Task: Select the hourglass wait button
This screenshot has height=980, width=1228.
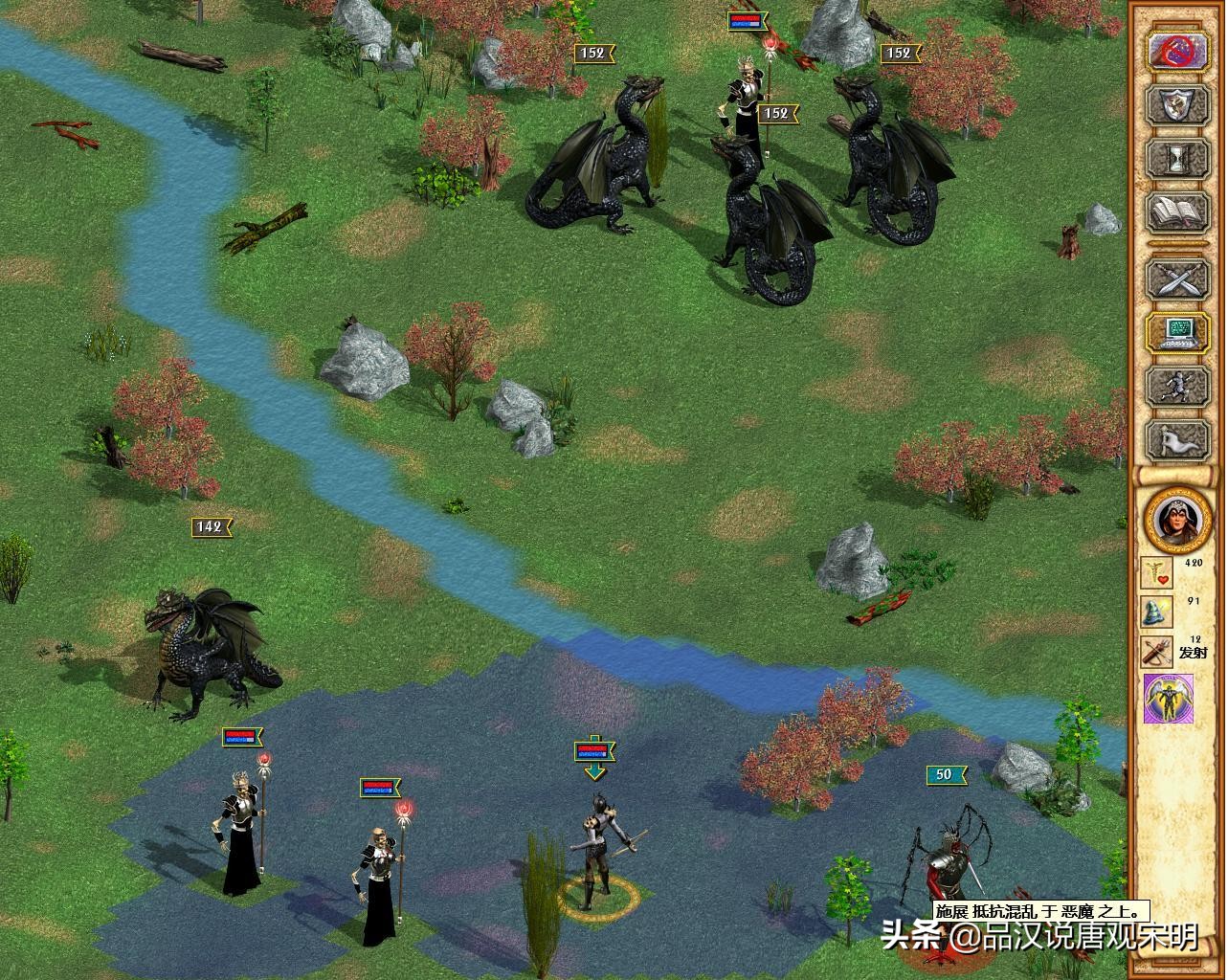Action: (x=1176, y=158)
